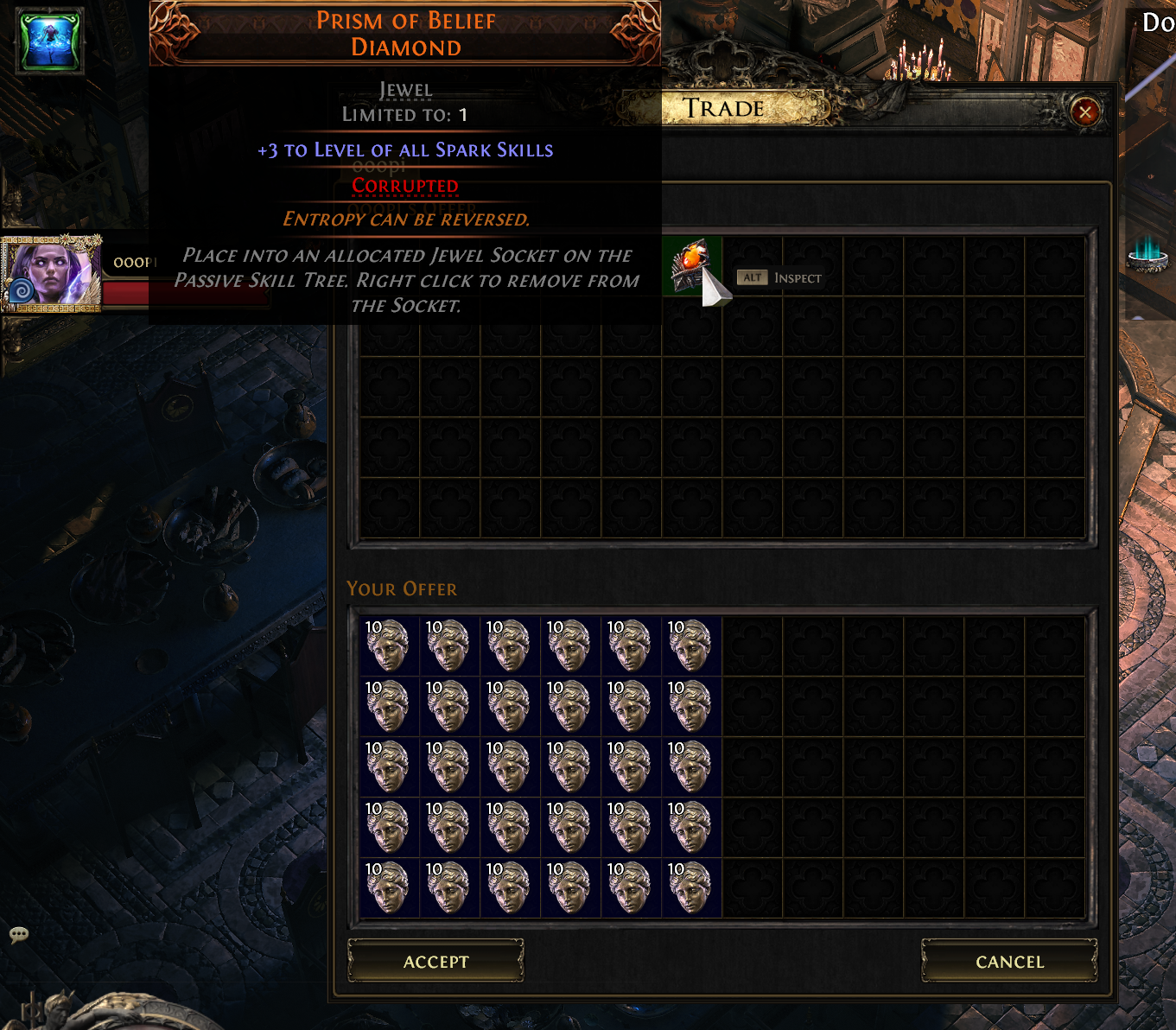Accept the trade offer

coord(435,961)
